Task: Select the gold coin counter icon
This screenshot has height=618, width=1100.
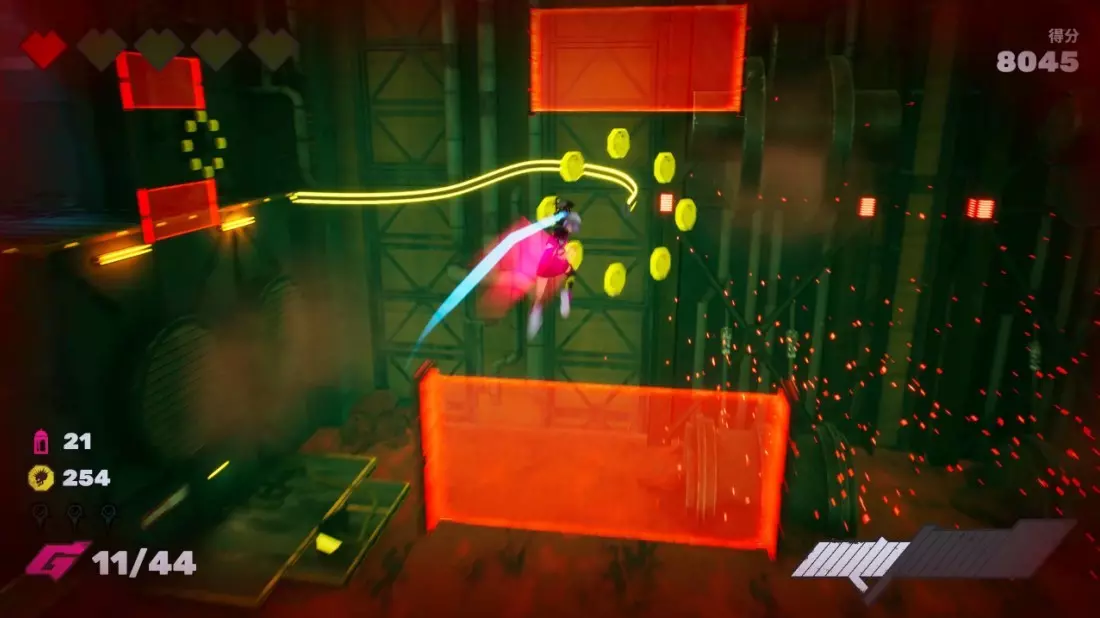Action: coord(41,478)
